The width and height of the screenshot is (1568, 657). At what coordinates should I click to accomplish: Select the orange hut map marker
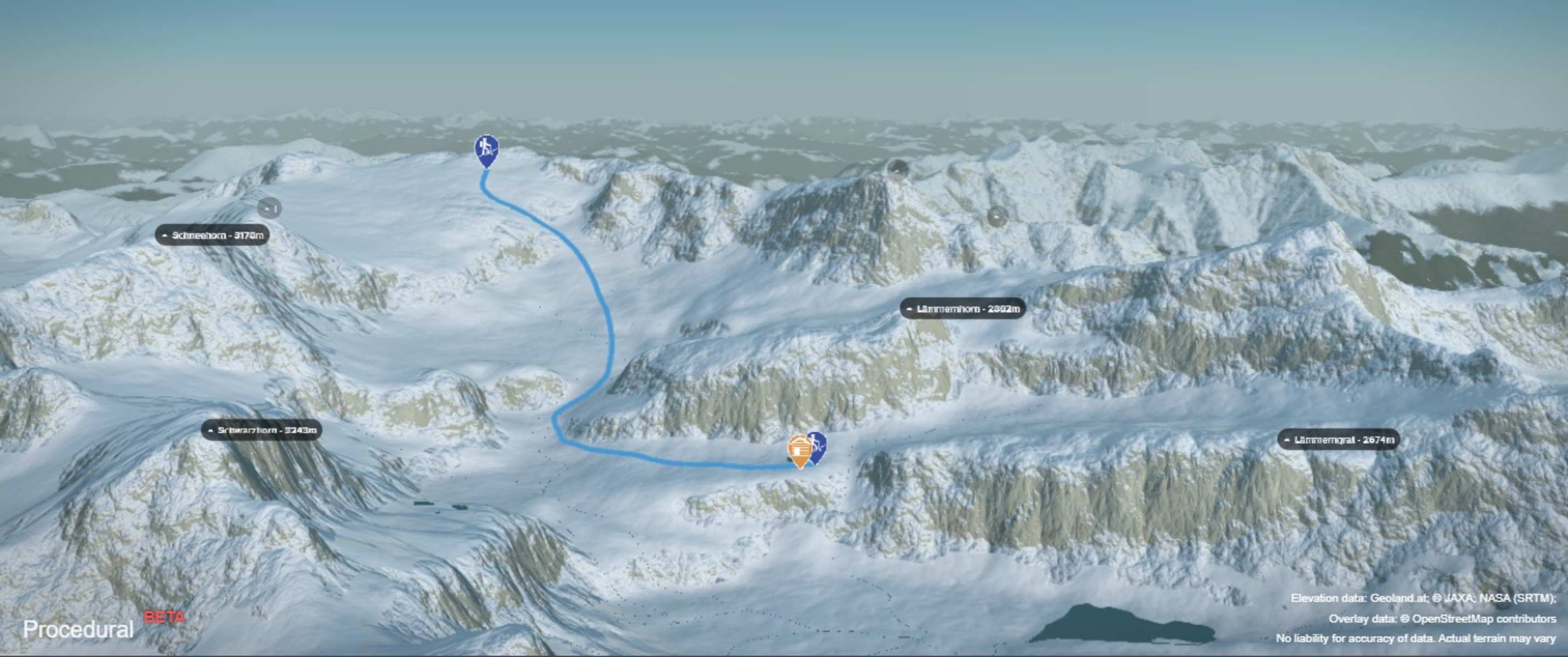tap(799, 449)
